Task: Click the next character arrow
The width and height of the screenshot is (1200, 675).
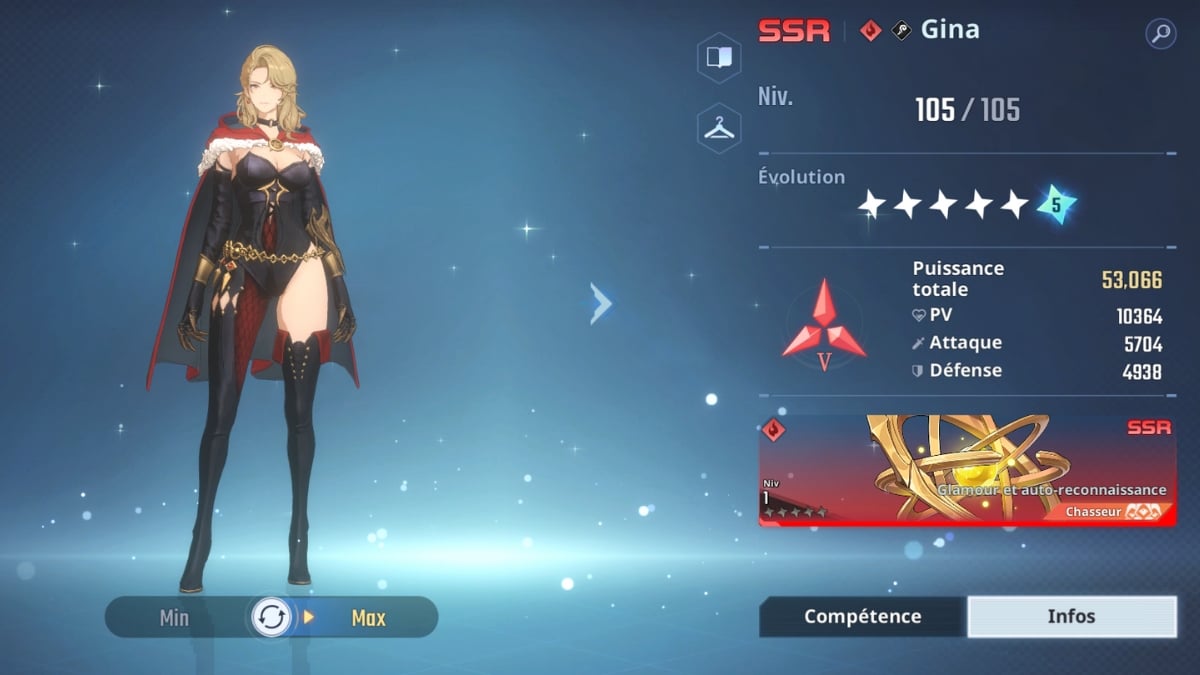Action: (x=600, y=303)
